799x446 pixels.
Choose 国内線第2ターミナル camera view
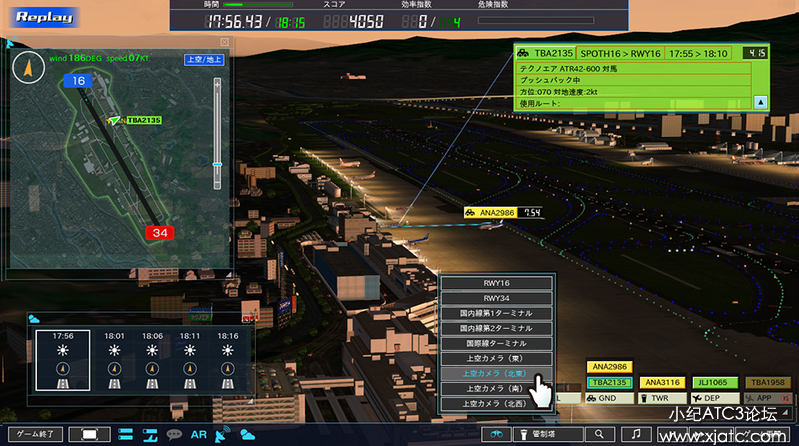pos(497,328)
